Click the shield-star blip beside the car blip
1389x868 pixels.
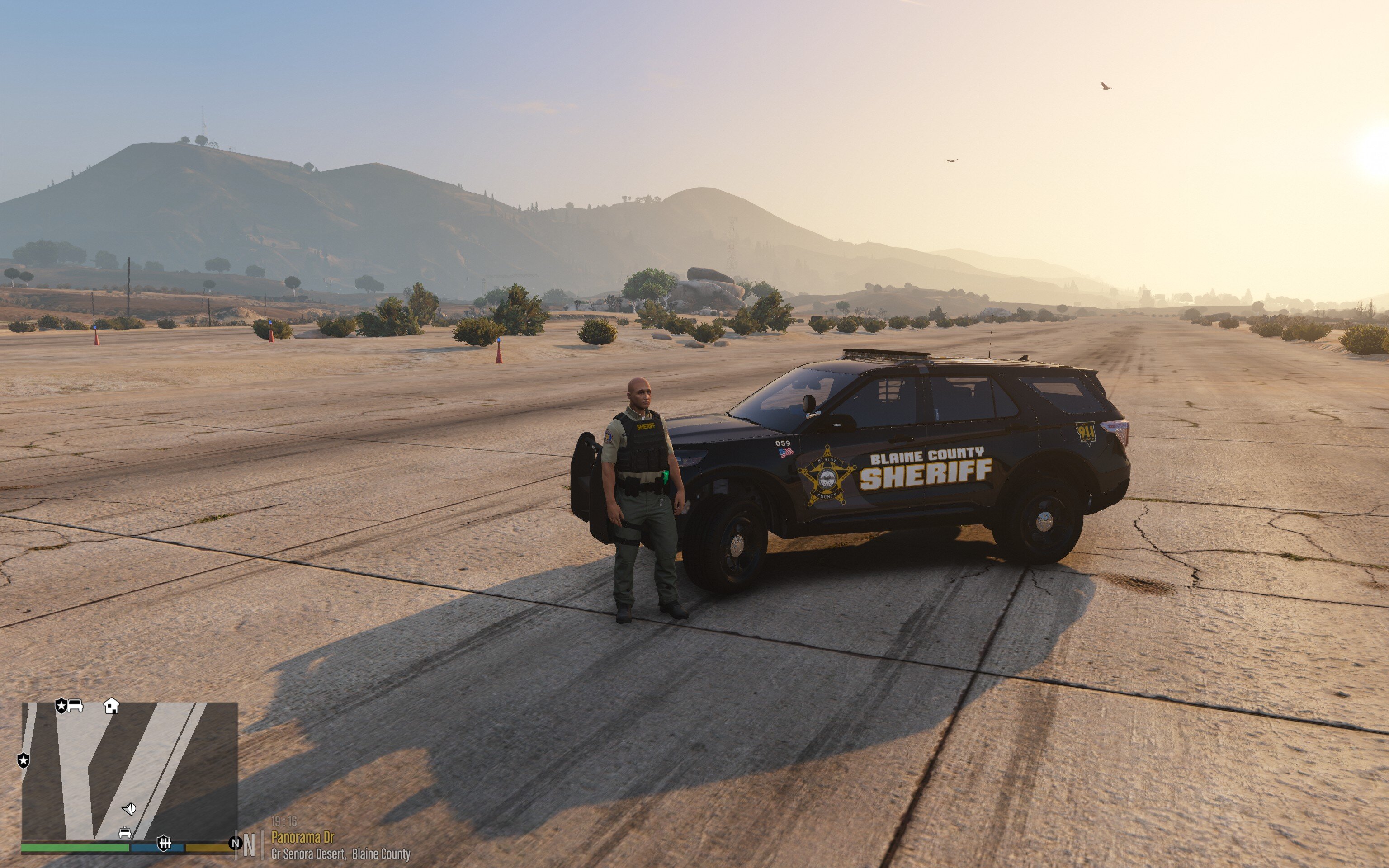61,706
